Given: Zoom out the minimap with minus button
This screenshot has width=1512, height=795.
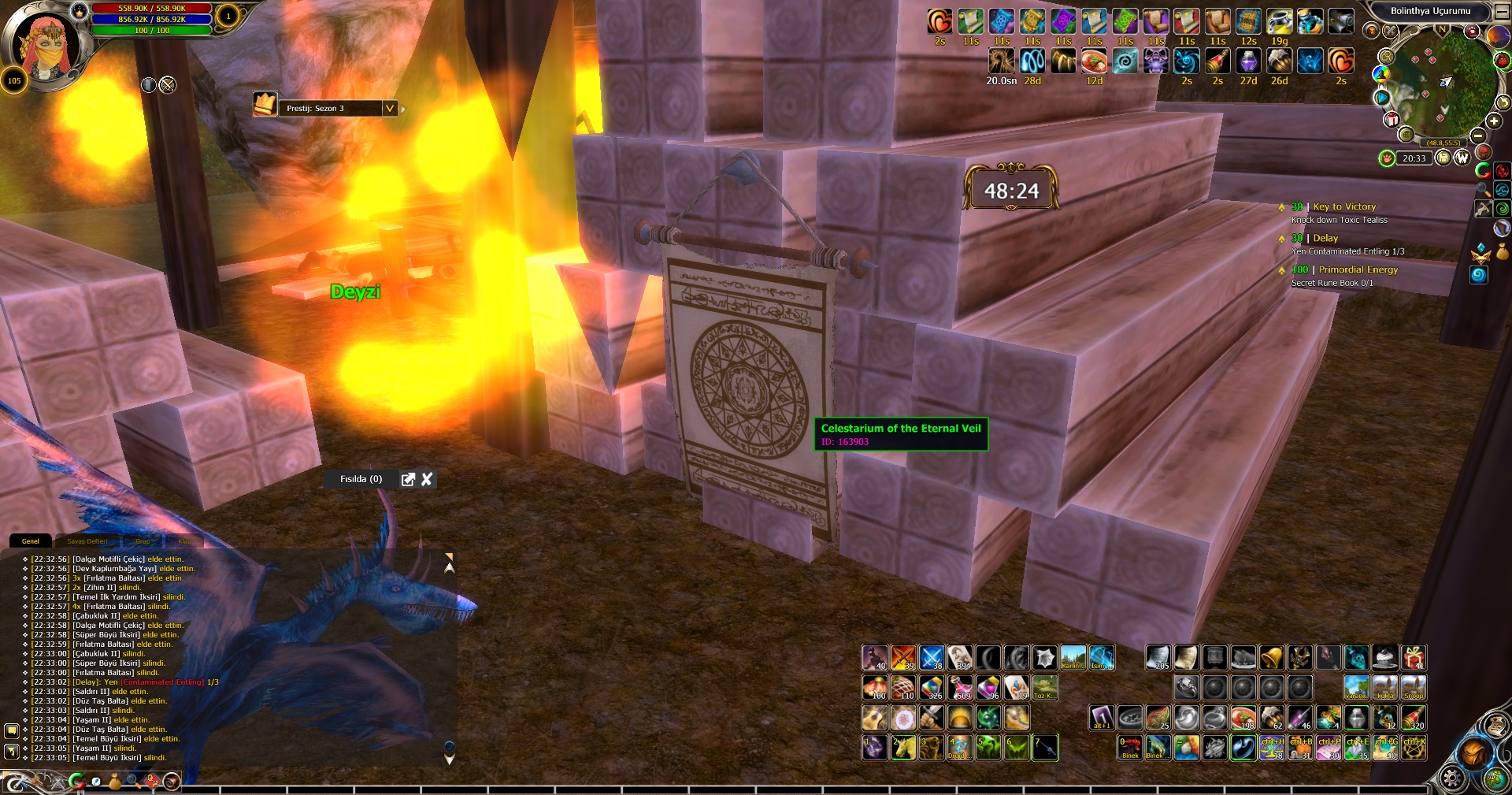Looking at the screenshot, I should tap(1478, 136).
